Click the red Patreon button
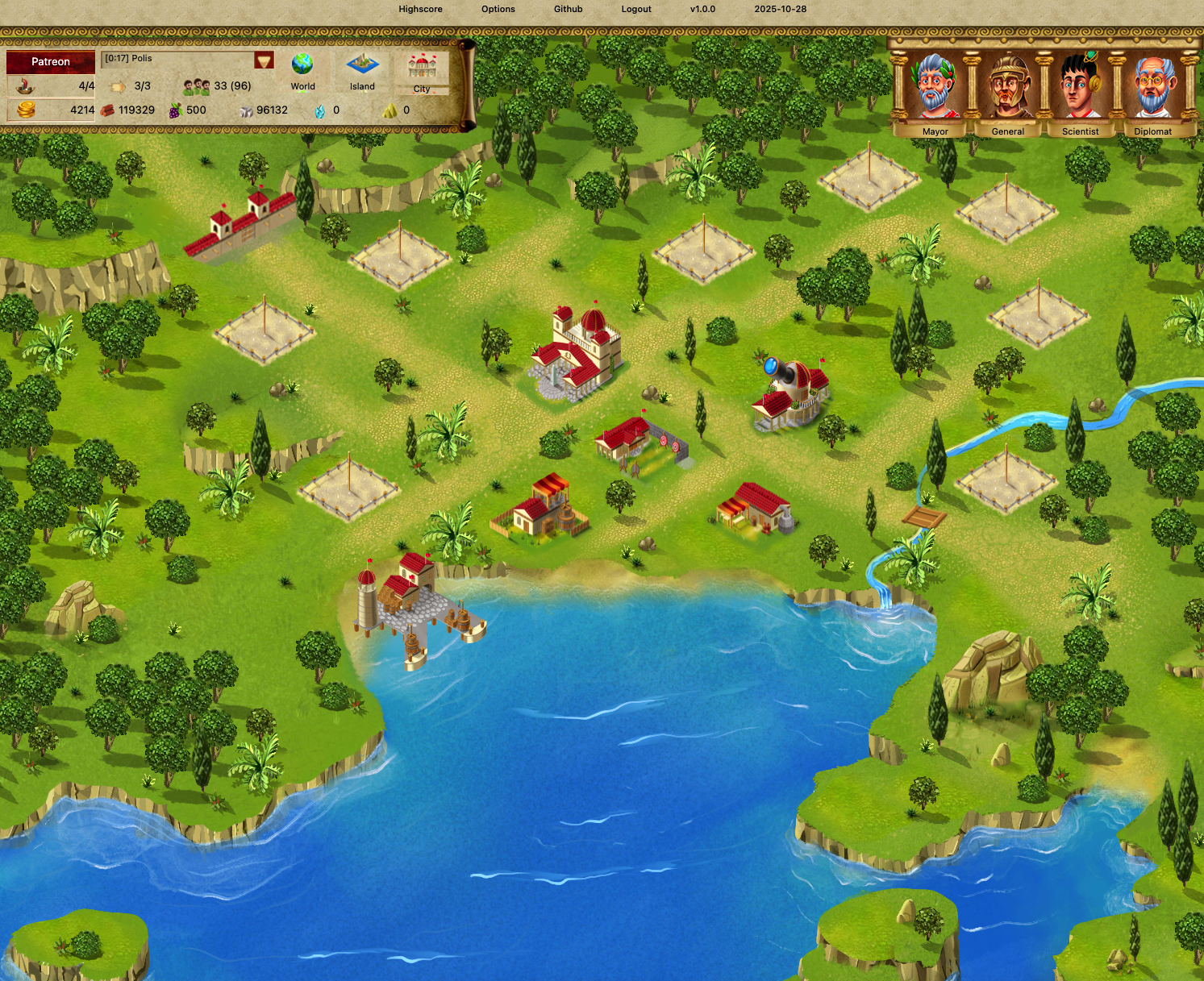 click(x=50, y=62)
